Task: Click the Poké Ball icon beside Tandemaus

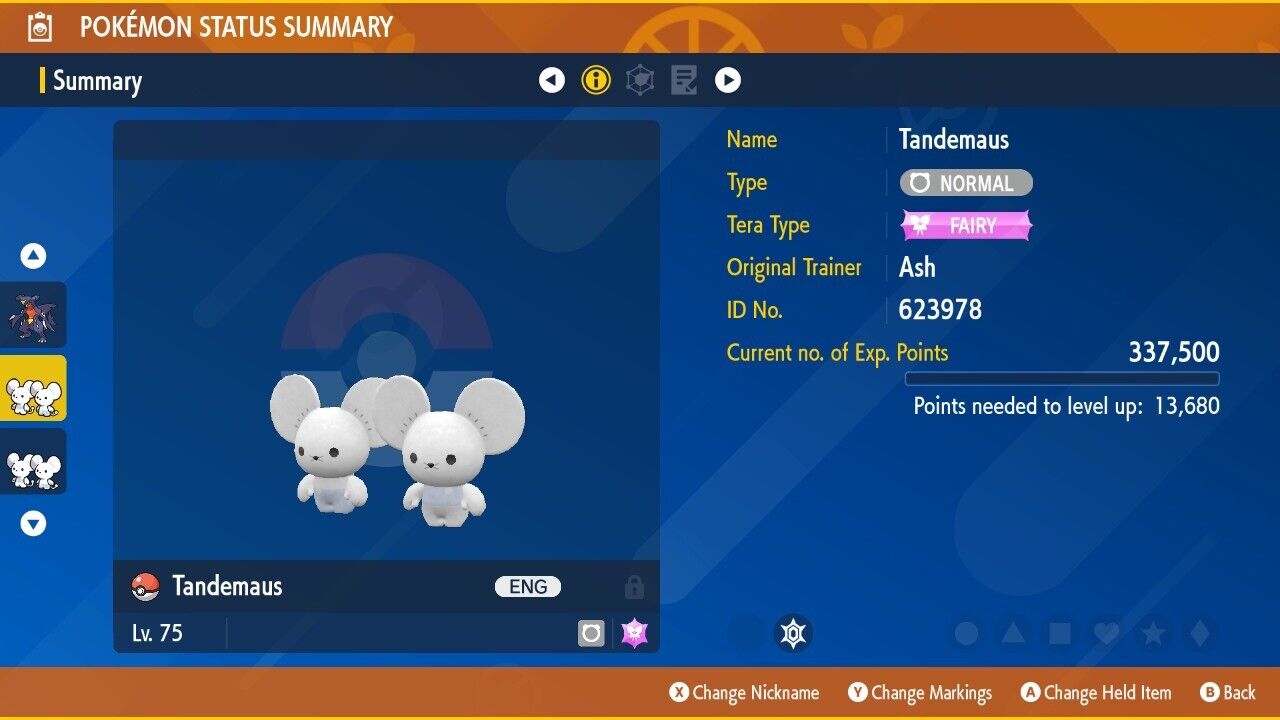Action: coord(146,587)
